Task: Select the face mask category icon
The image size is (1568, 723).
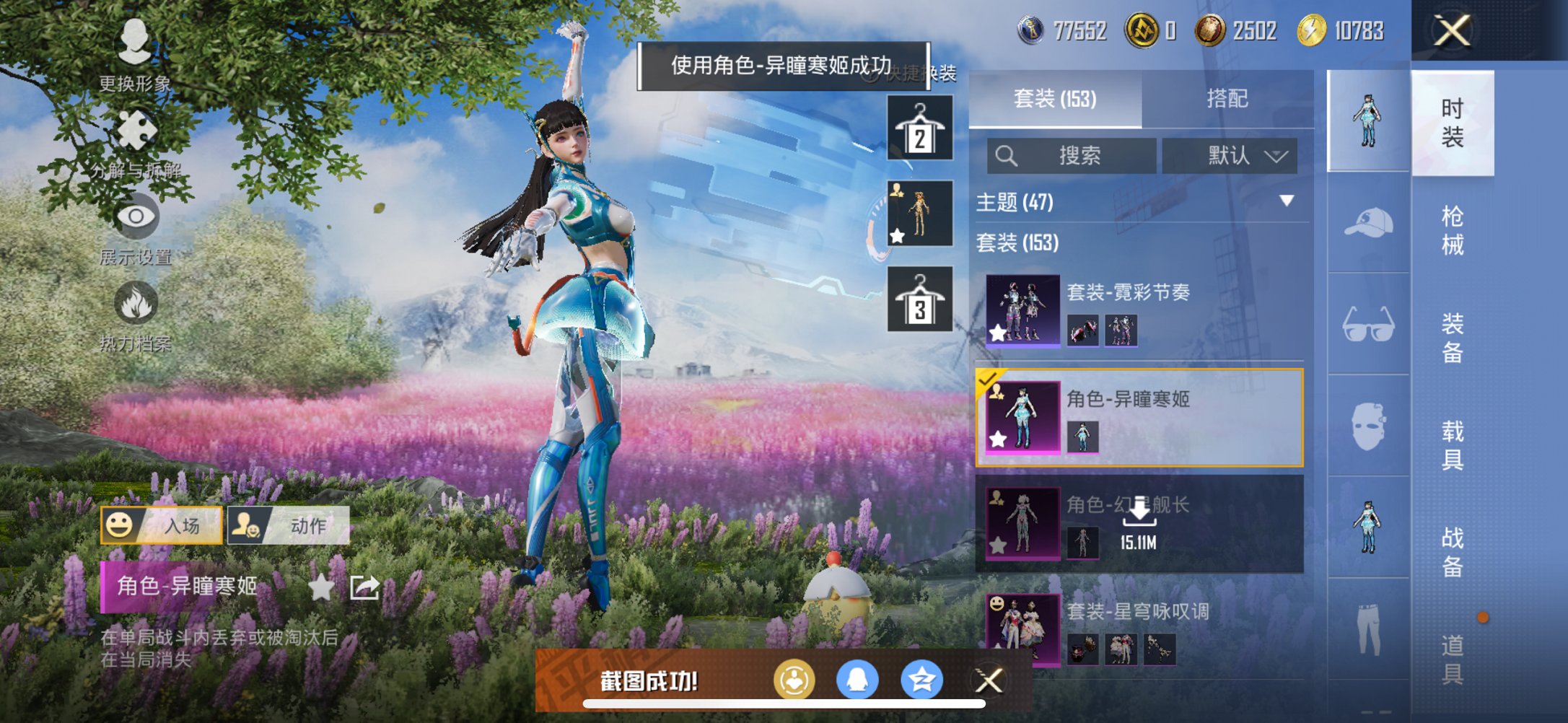Action: 1367,424
